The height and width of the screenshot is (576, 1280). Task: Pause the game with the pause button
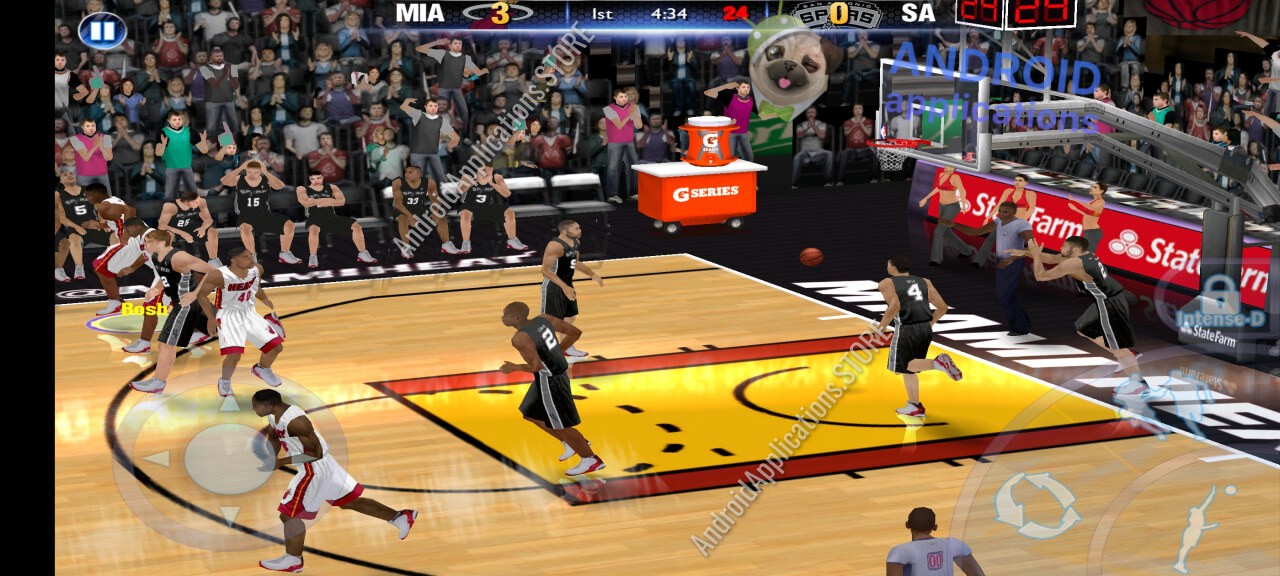pos(102,30)
